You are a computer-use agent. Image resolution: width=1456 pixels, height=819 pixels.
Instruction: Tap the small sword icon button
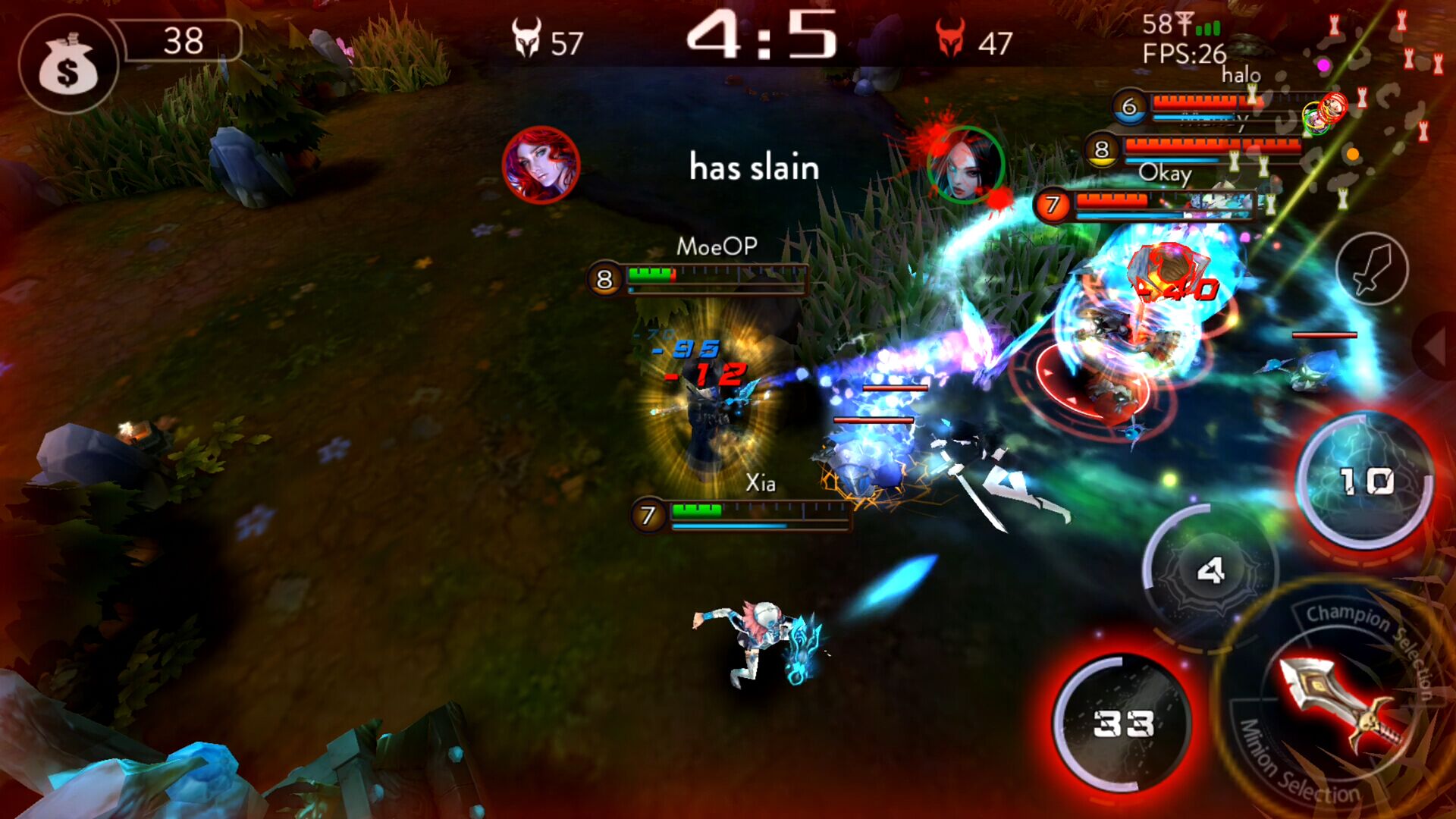click(x=1371, y=268)
